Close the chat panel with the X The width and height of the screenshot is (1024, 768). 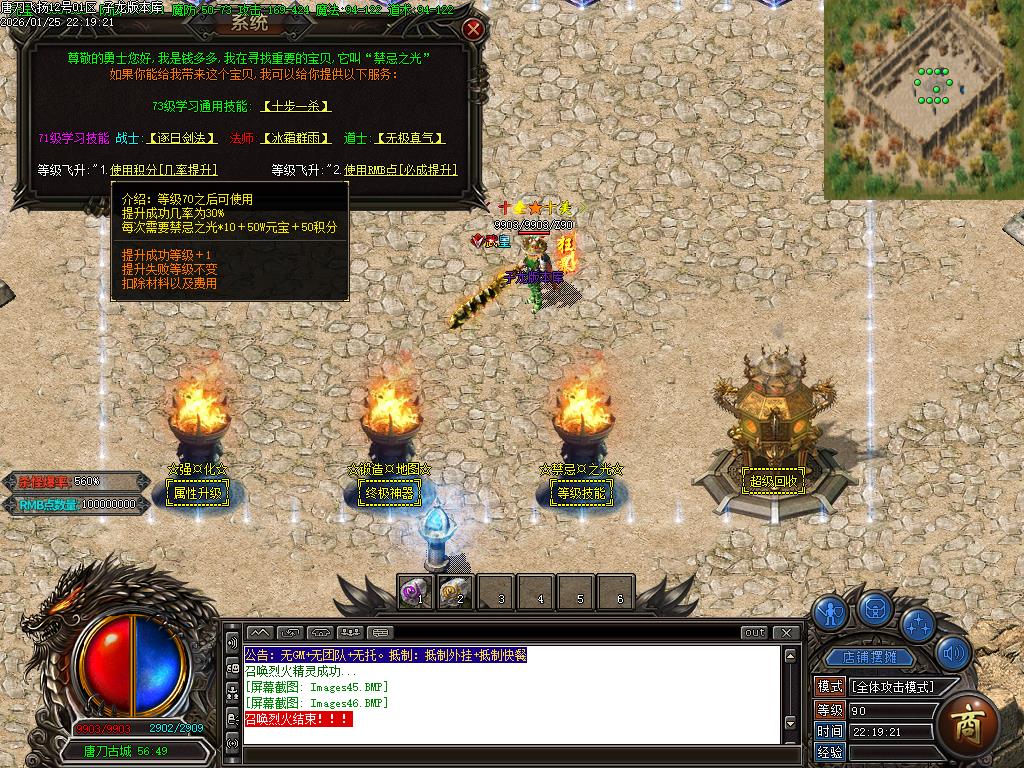tap(788, 632)
